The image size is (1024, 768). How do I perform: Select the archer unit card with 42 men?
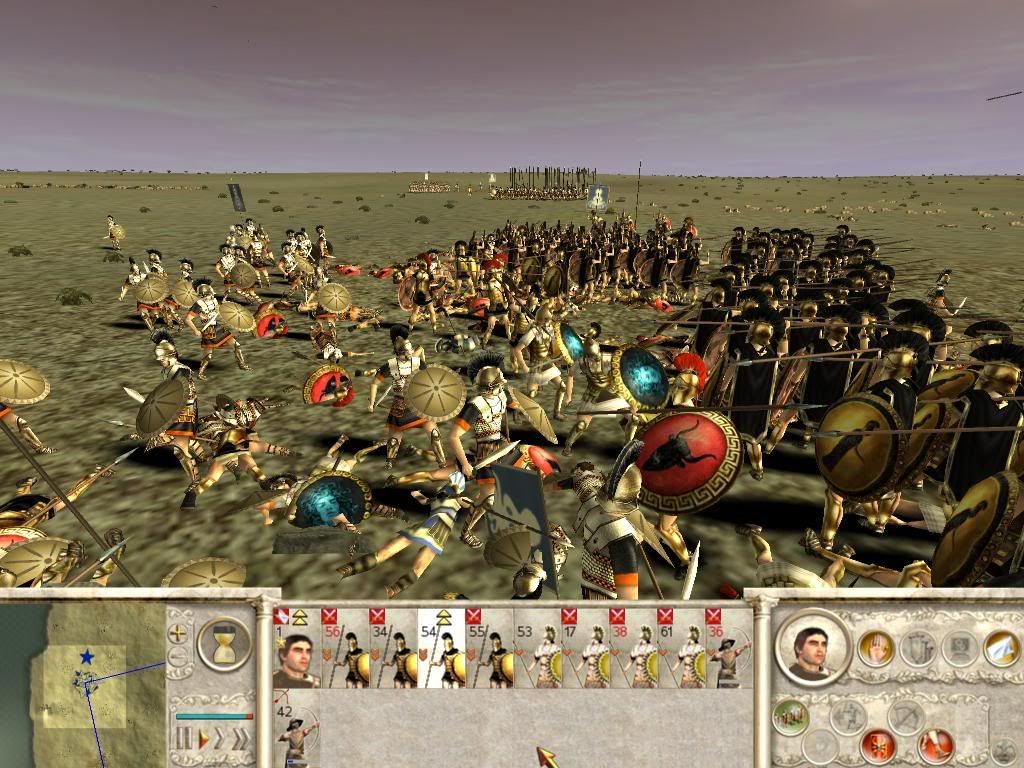[296, 735]
